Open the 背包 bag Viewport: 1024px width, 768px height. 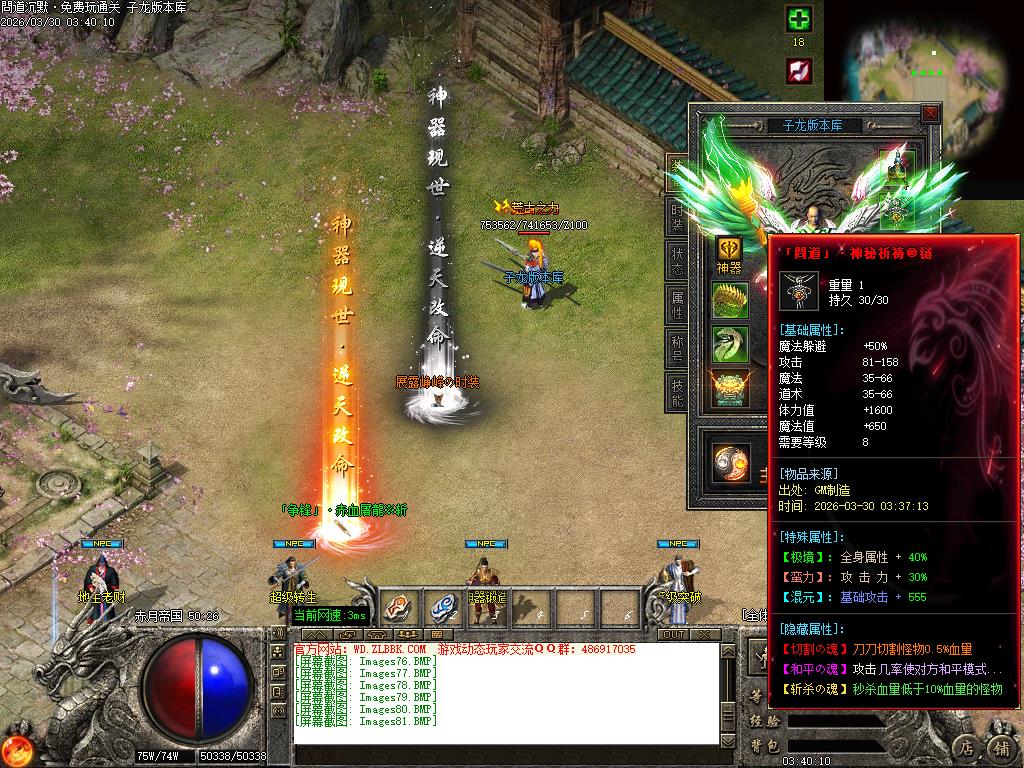(x=765, y=745)
